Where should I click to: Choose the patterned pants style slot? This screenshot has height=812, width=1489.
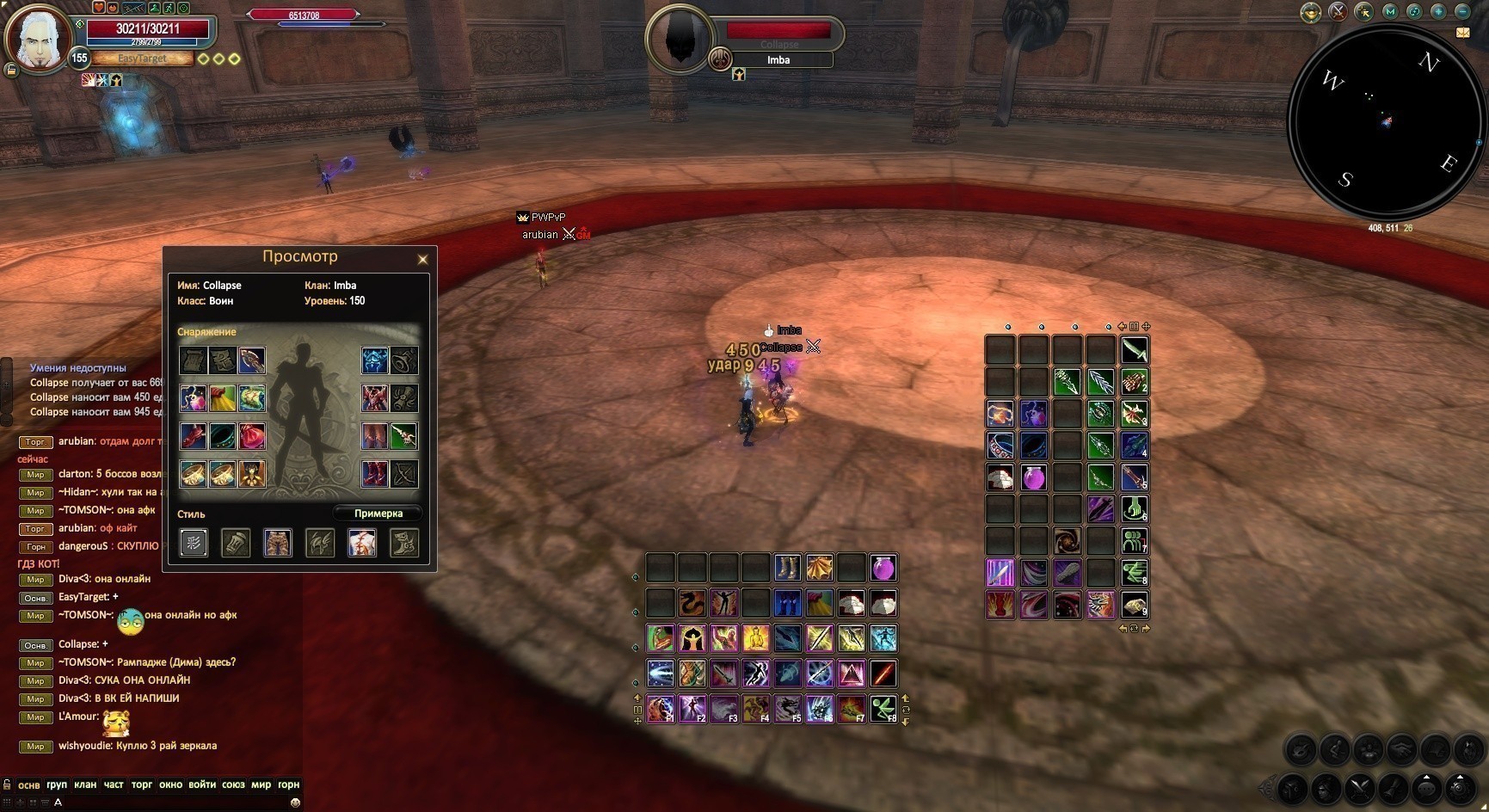coord(277,543)
